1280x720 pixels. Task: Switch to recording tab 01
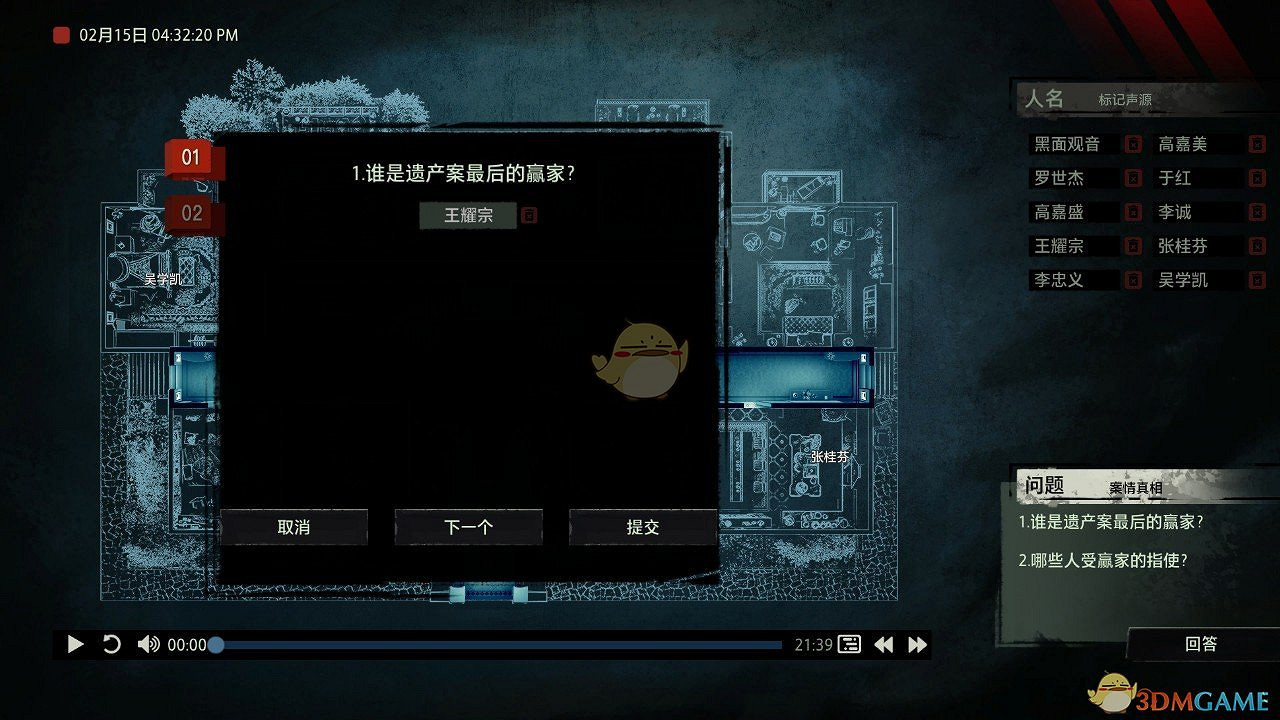(191, 156)
